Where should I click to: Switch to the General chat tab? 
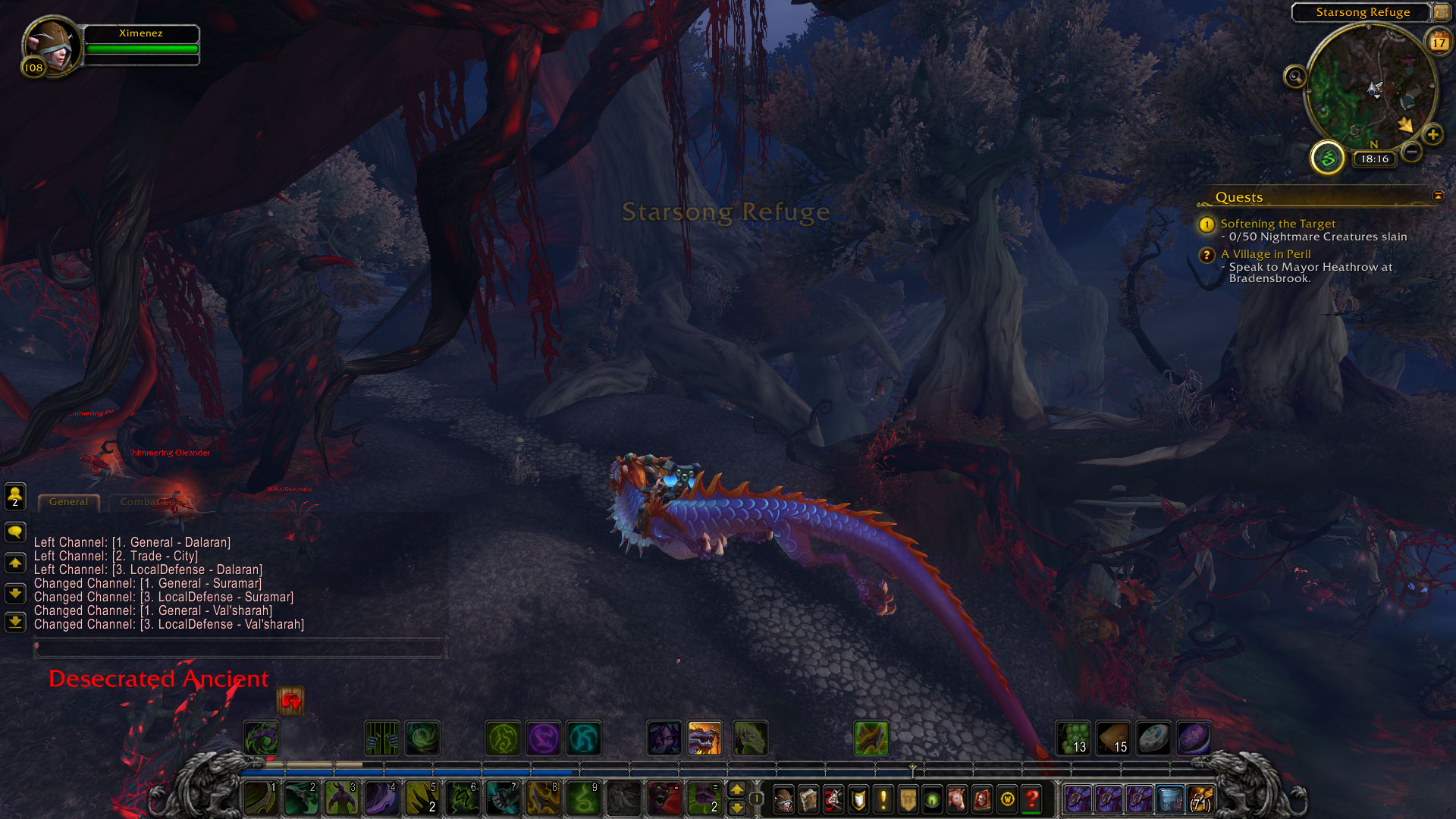click(x=68, y=502)
